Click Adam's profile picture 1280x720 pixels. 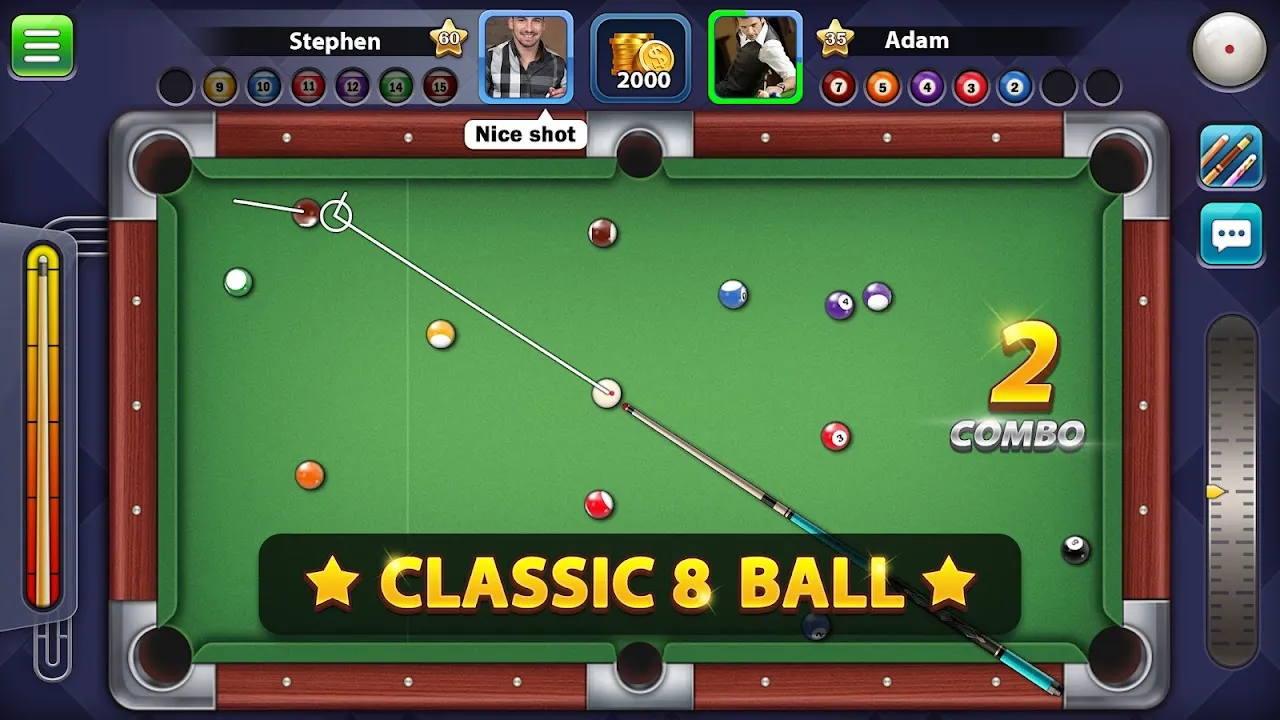click(754, 56)
